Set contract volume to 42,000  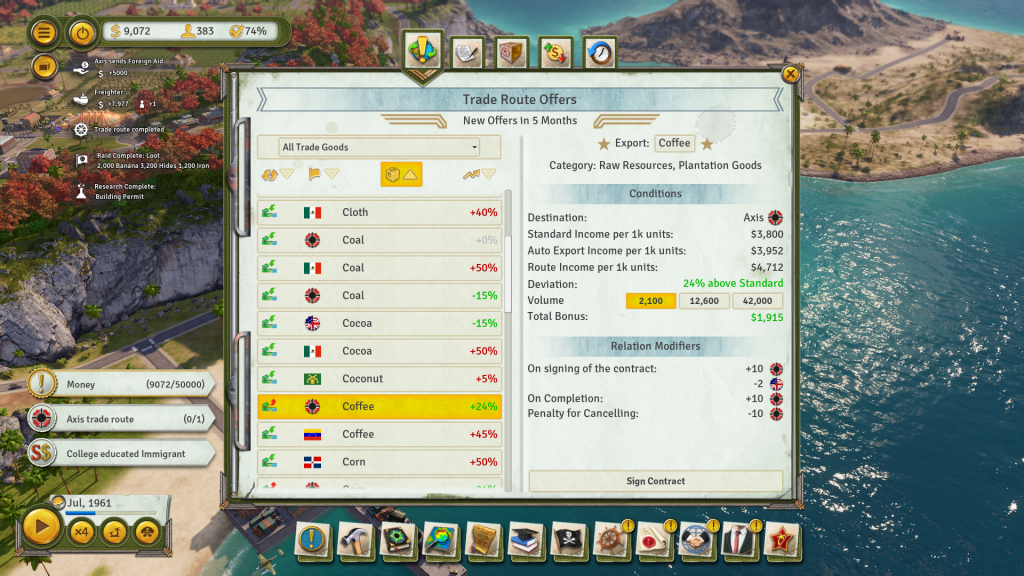click(x=757, y=301)
